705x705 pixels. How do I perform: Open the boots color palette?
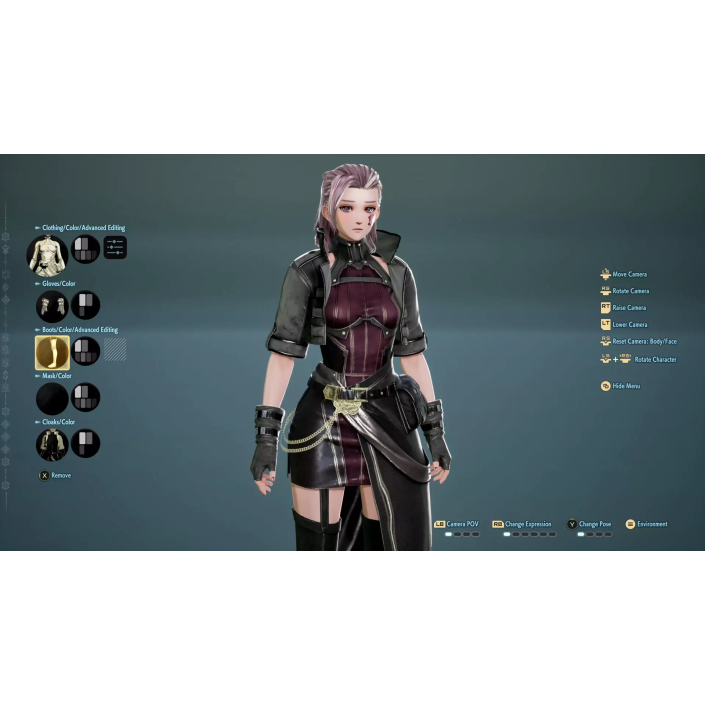tap(86, 351)
